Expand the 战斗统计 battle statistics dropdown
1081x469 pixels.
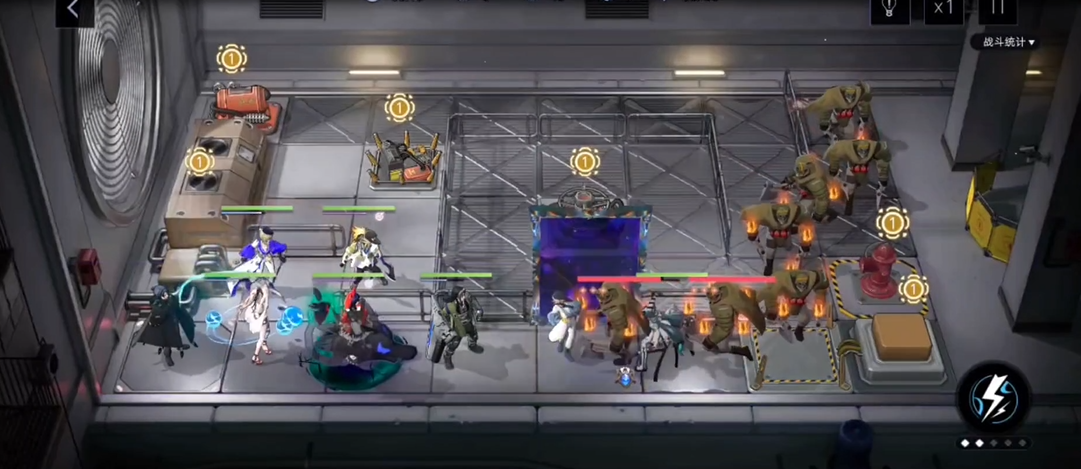[x=1008, y=42]
